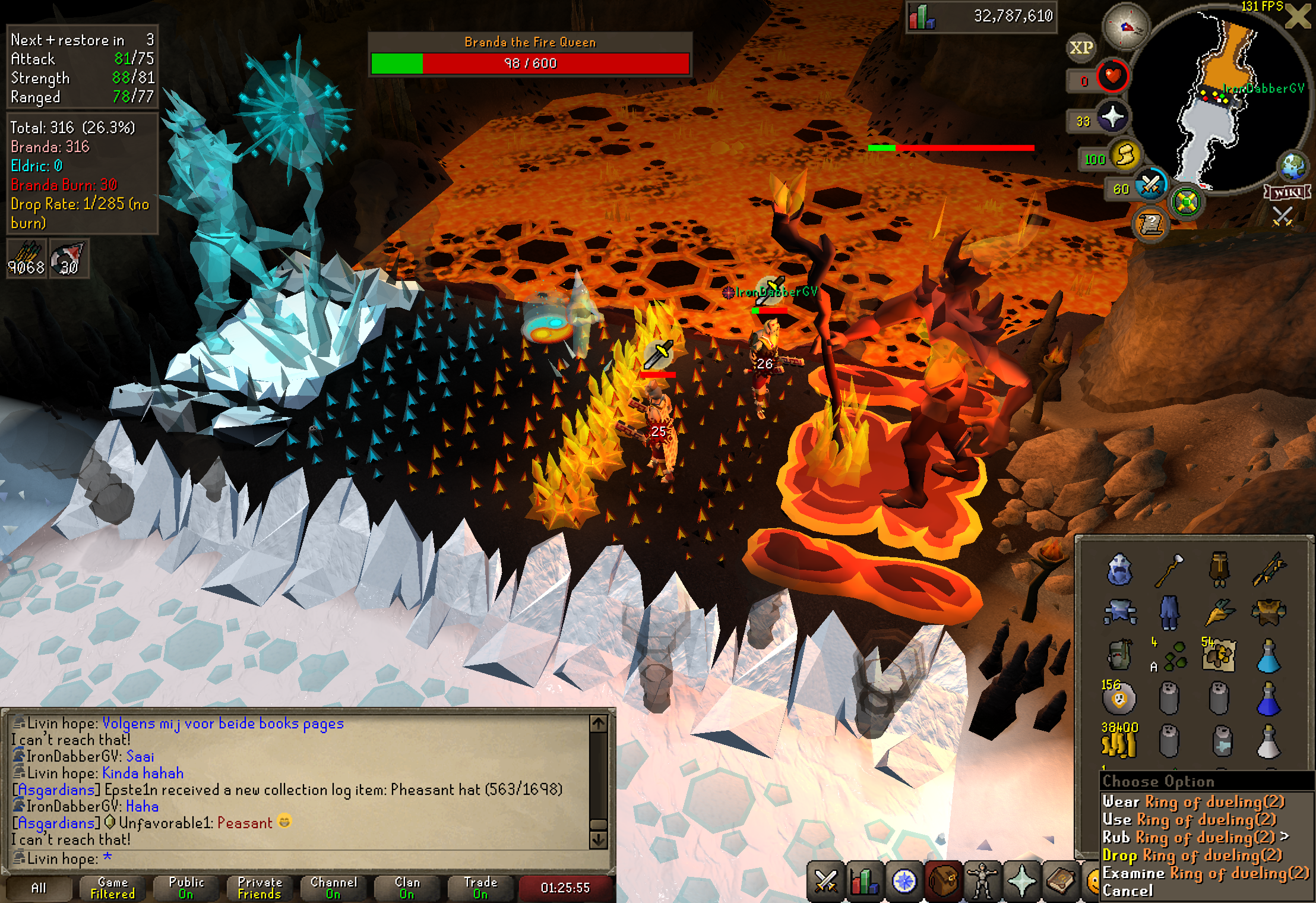Open the world map globe
This screenshot has height=903, width=1316.
(1293, 166)
